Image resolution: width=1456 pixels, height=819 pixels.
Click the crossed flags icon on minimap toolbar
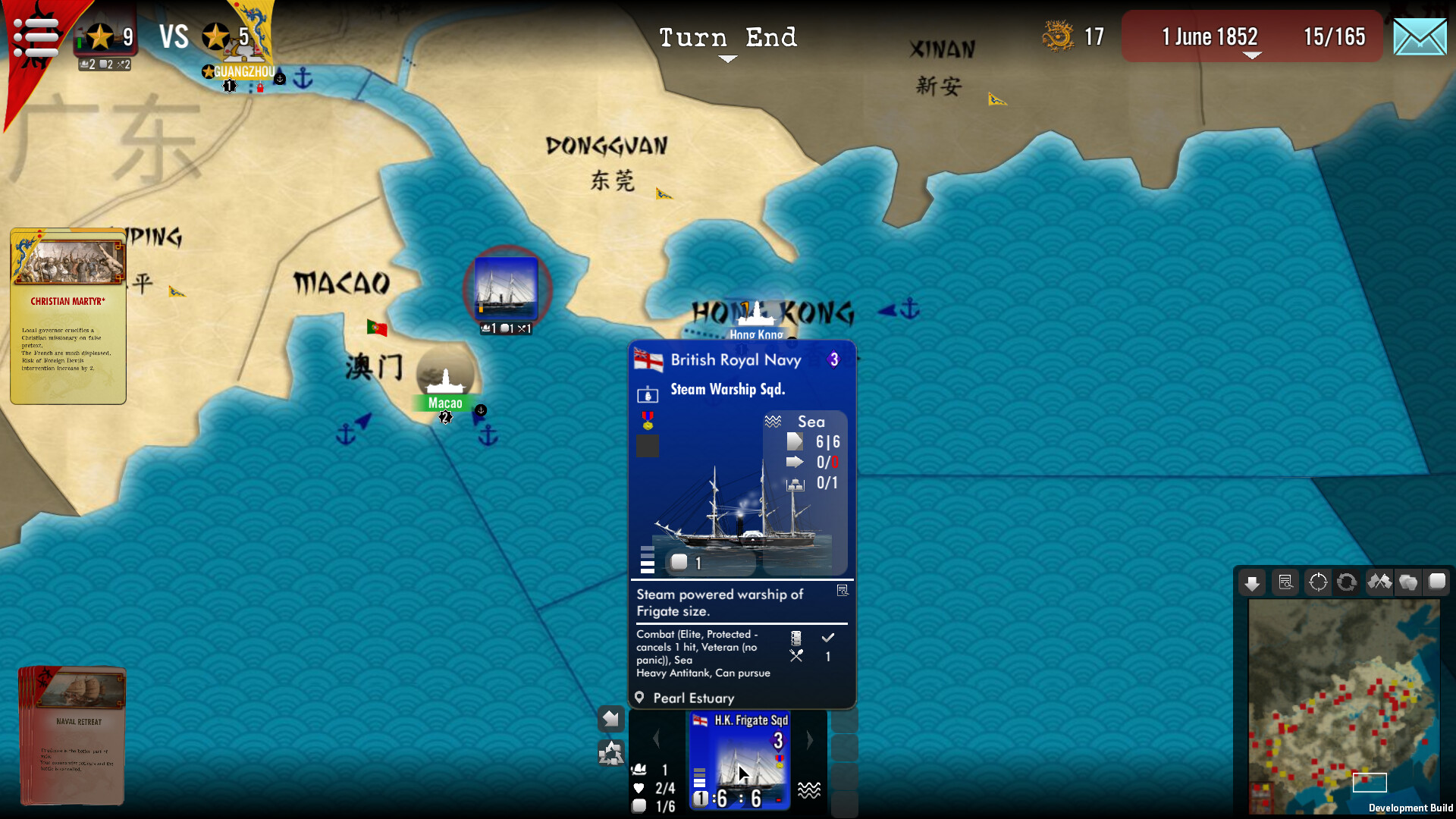click(x=1380, y=582)
